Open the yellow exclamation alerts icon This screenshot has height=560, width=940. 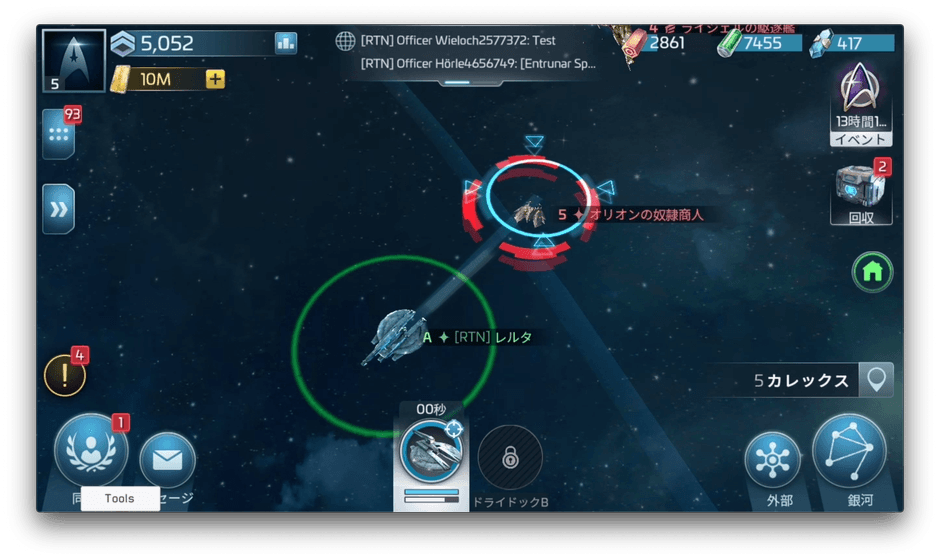[x=65, y=376]
